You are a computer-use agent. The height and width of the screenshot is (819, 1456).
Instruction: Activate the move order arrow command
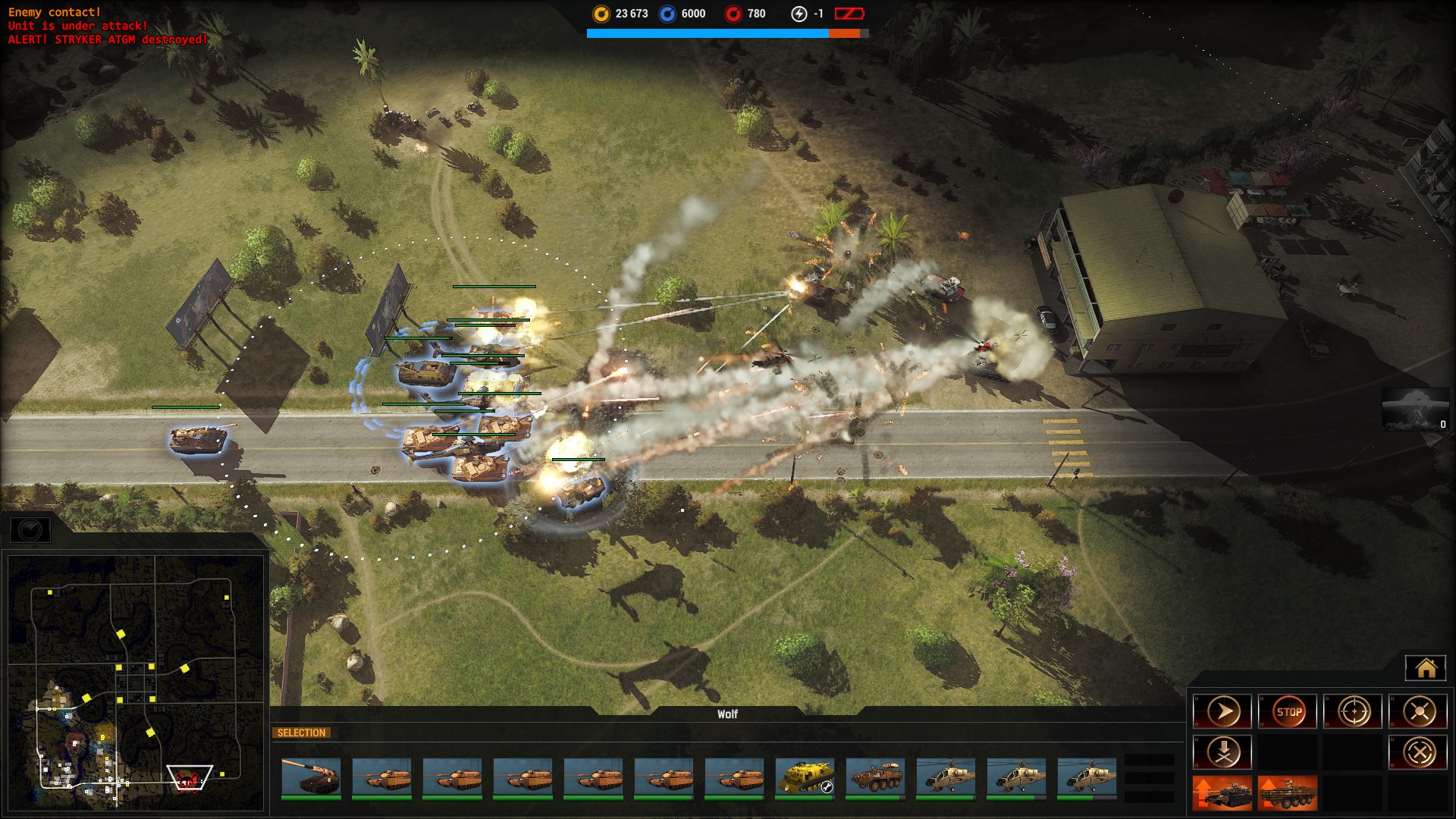click(1222, 712)
